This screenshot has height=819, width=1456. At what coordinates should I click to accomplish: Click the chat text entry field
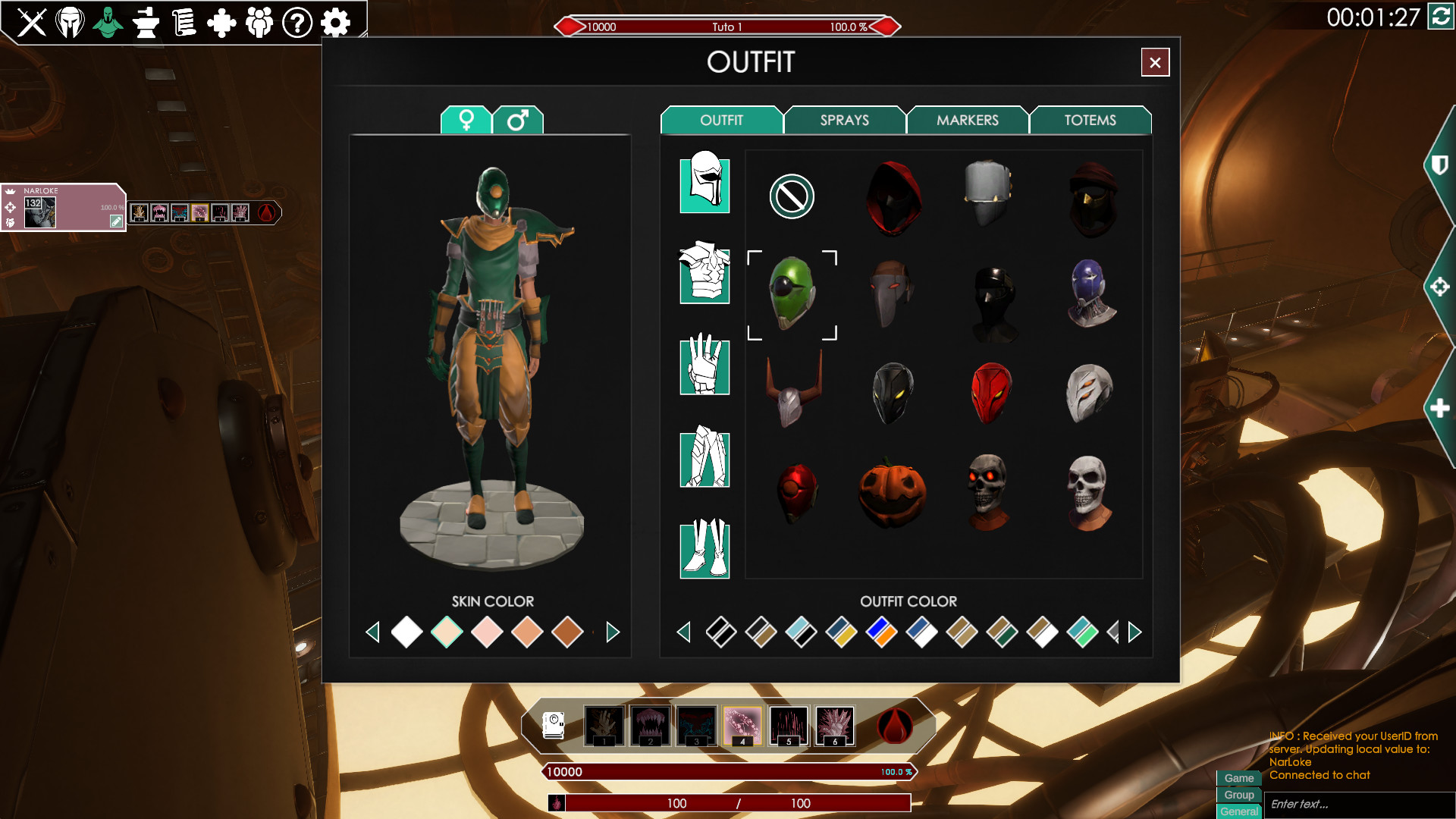[1357, 804]
